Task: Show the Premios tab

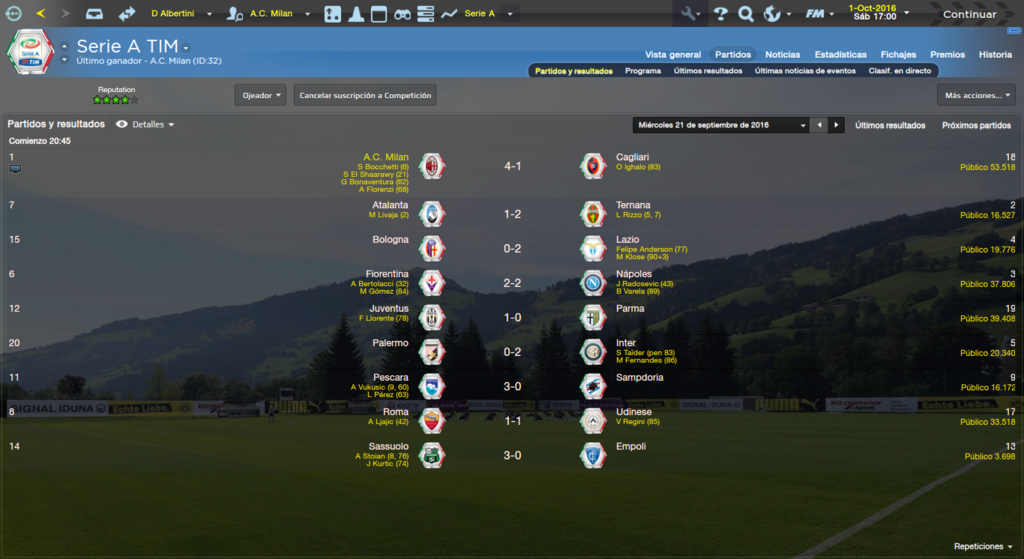Action: [947, 54]
